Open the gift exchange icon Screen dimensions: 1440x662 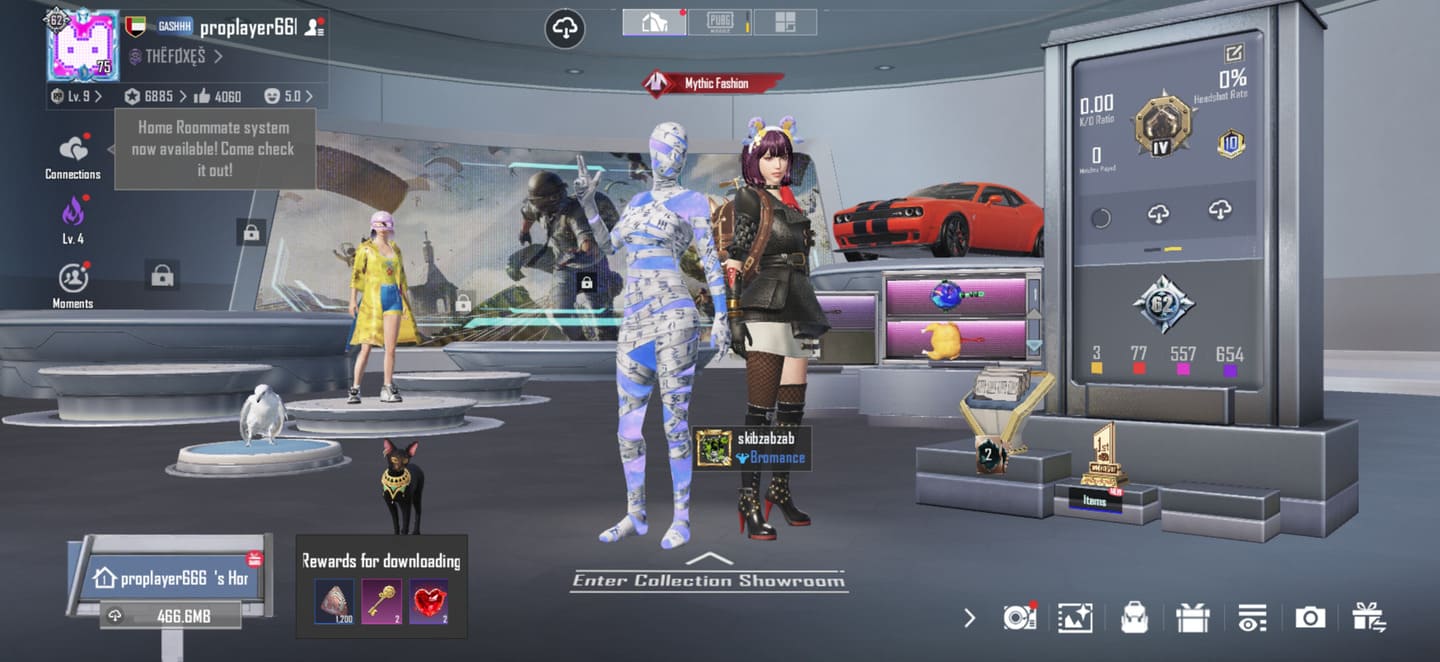click(x=1368, y=618)
